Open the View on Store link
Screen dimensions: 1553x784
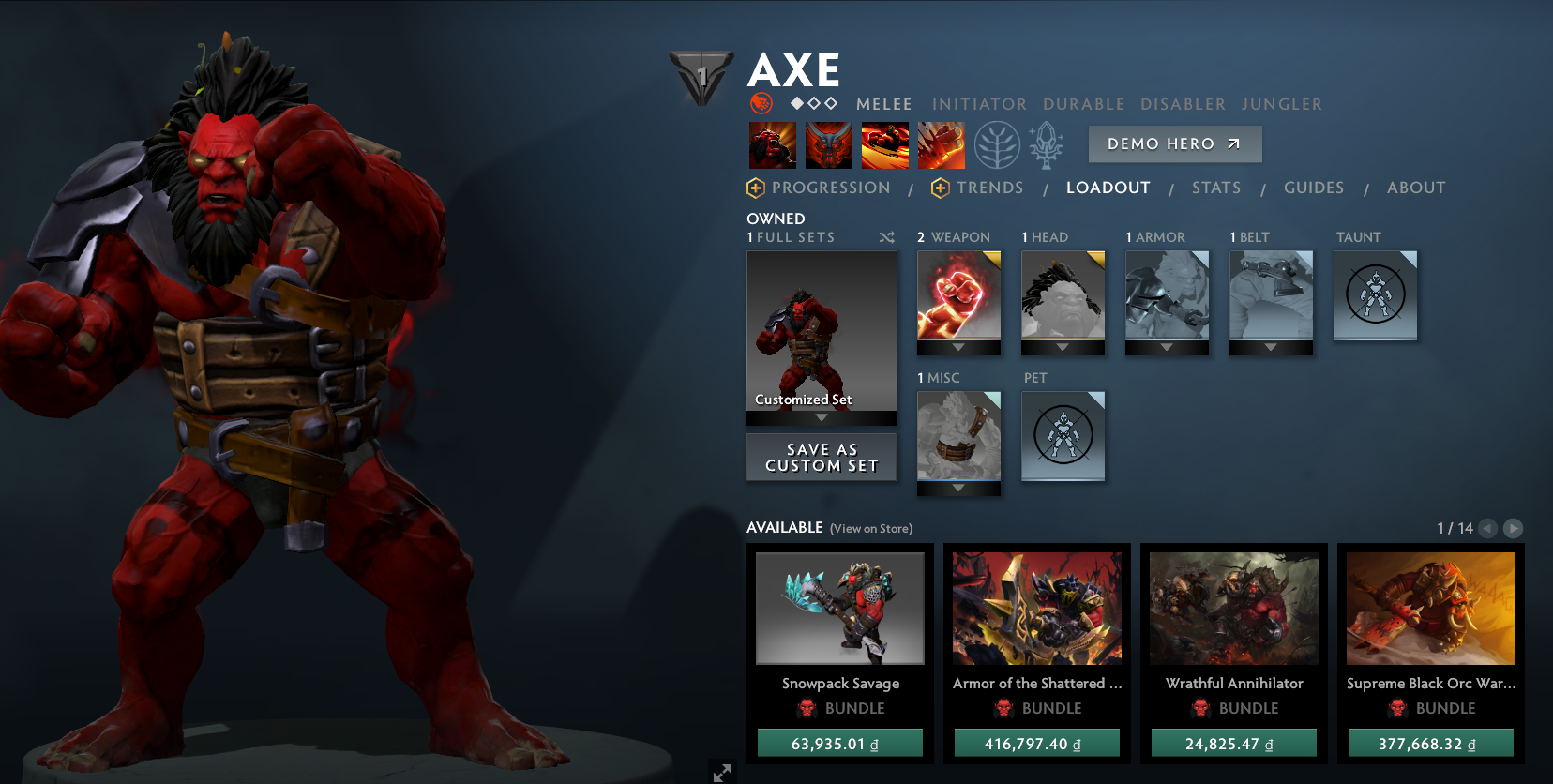coord(870,528)
